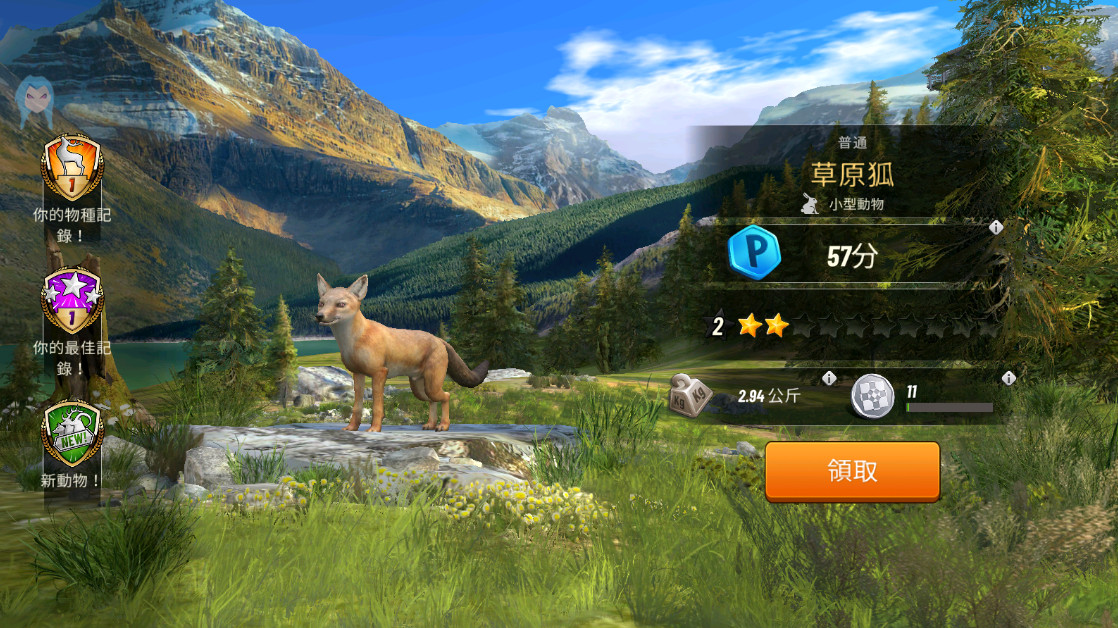Claim the reward with the orange 領取 button
The height and width of the screenshot is (628, 1118).
click(x=852, y=471)
